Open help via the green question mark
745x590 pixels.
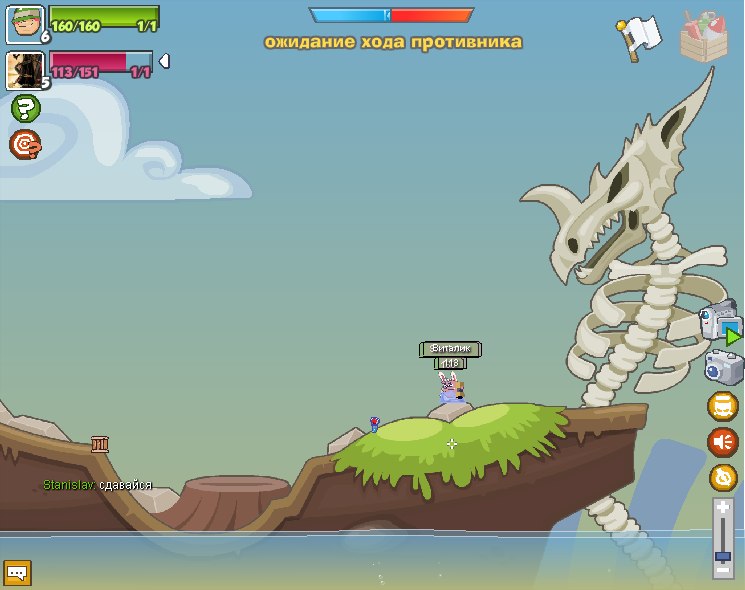(x=25, y=108)
